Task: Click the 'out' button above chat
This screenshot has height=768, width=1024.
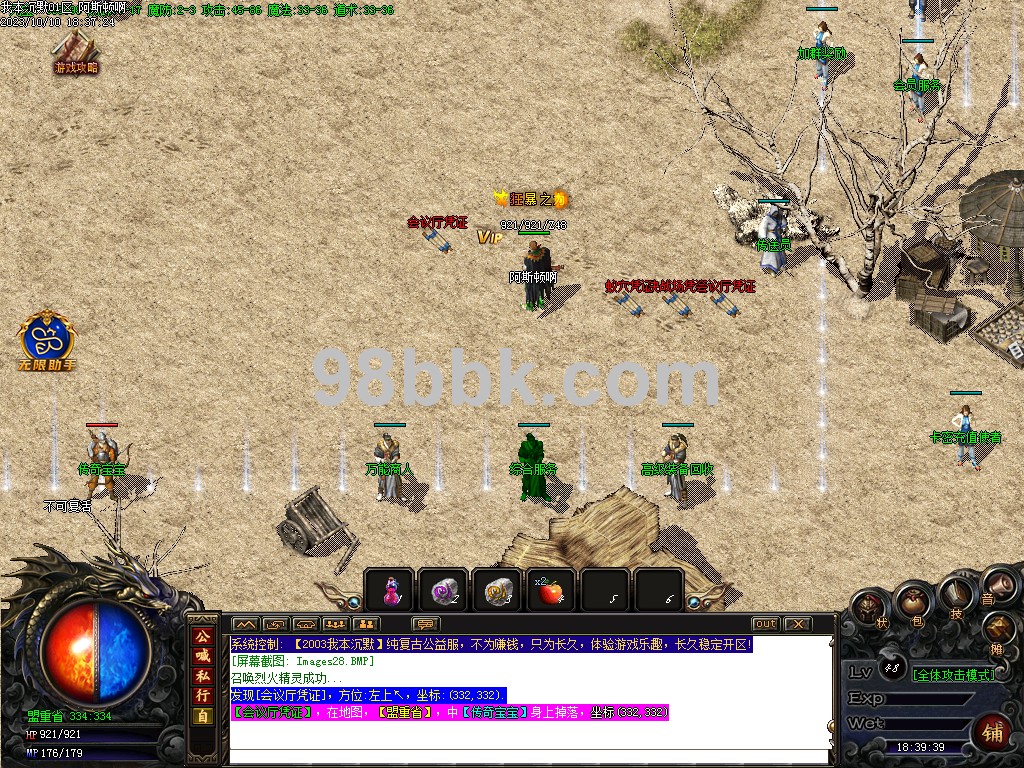Action: [765, 624]
